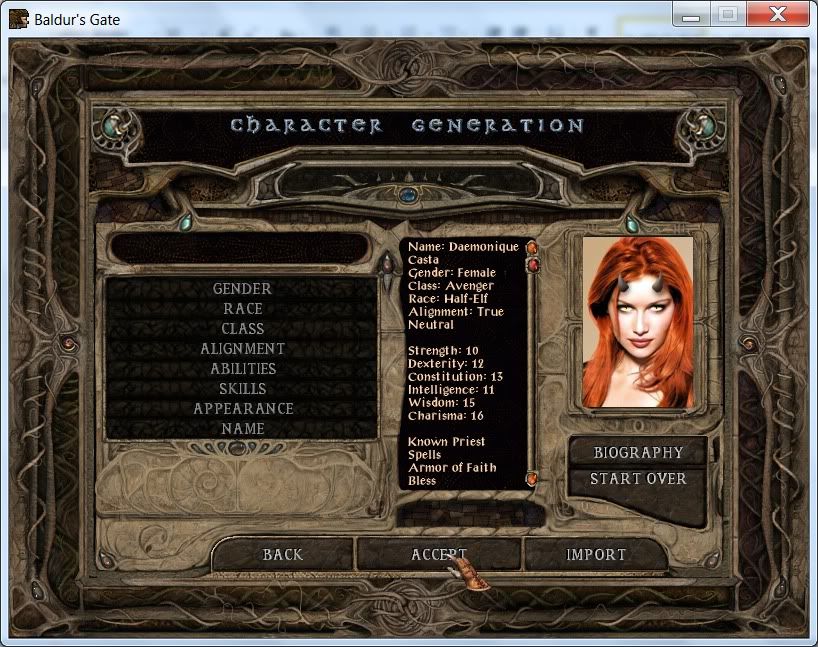The width and height of the screenshot is (818, 647).
Task: Open the Abilities step
Action: pos(242,369)
